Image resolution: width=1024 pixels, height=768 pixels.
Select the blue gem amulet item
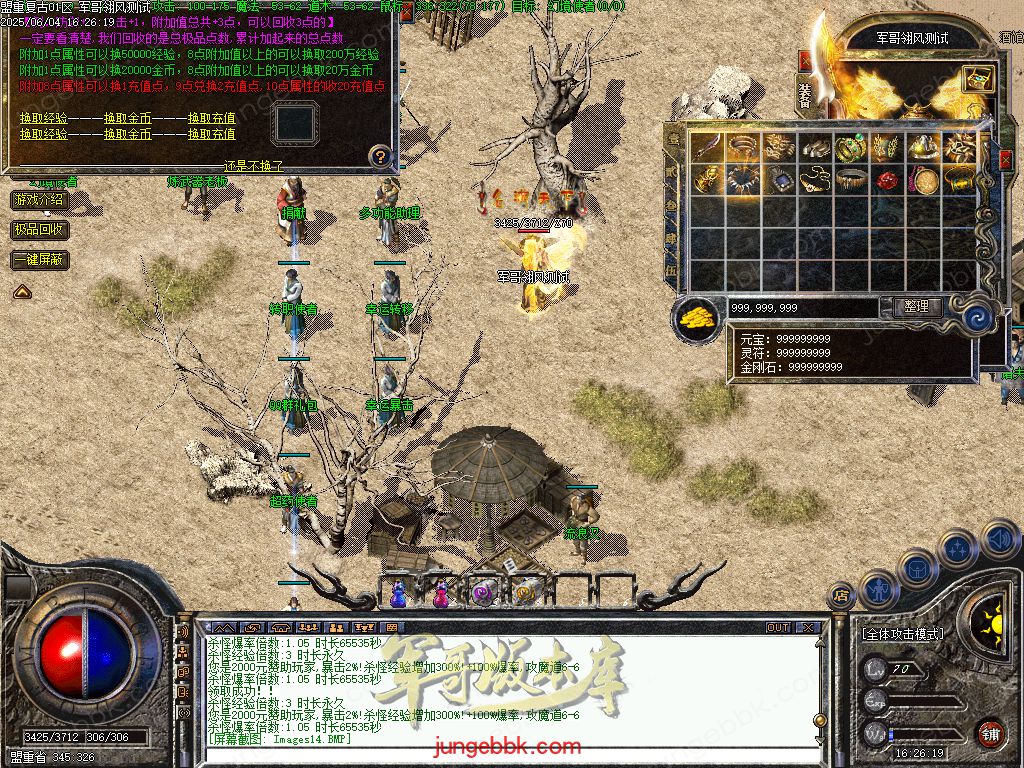[779, 181]
